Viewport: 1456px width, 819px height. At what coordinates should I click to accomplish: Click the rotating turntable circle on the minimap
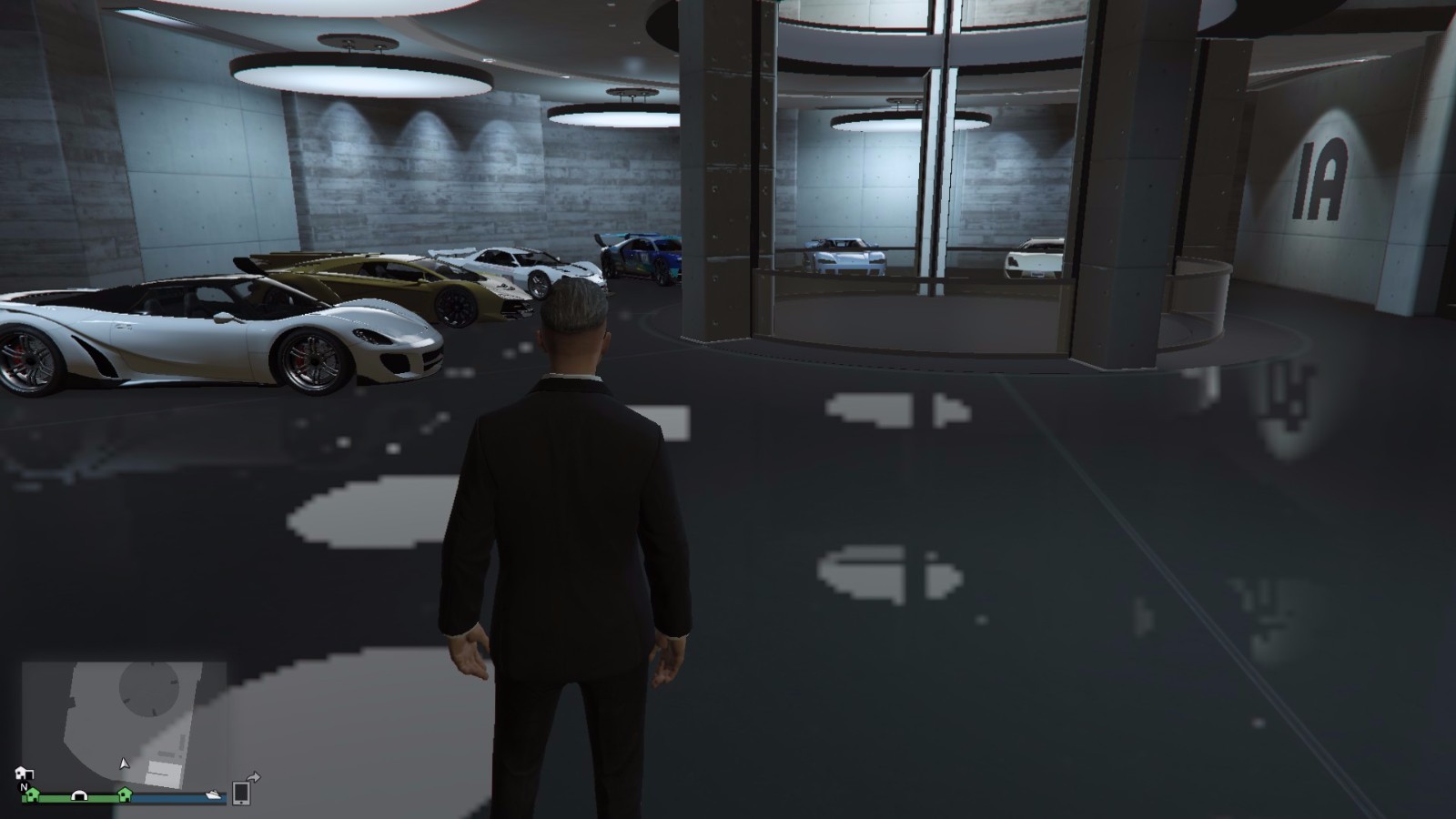pos(149,689)
